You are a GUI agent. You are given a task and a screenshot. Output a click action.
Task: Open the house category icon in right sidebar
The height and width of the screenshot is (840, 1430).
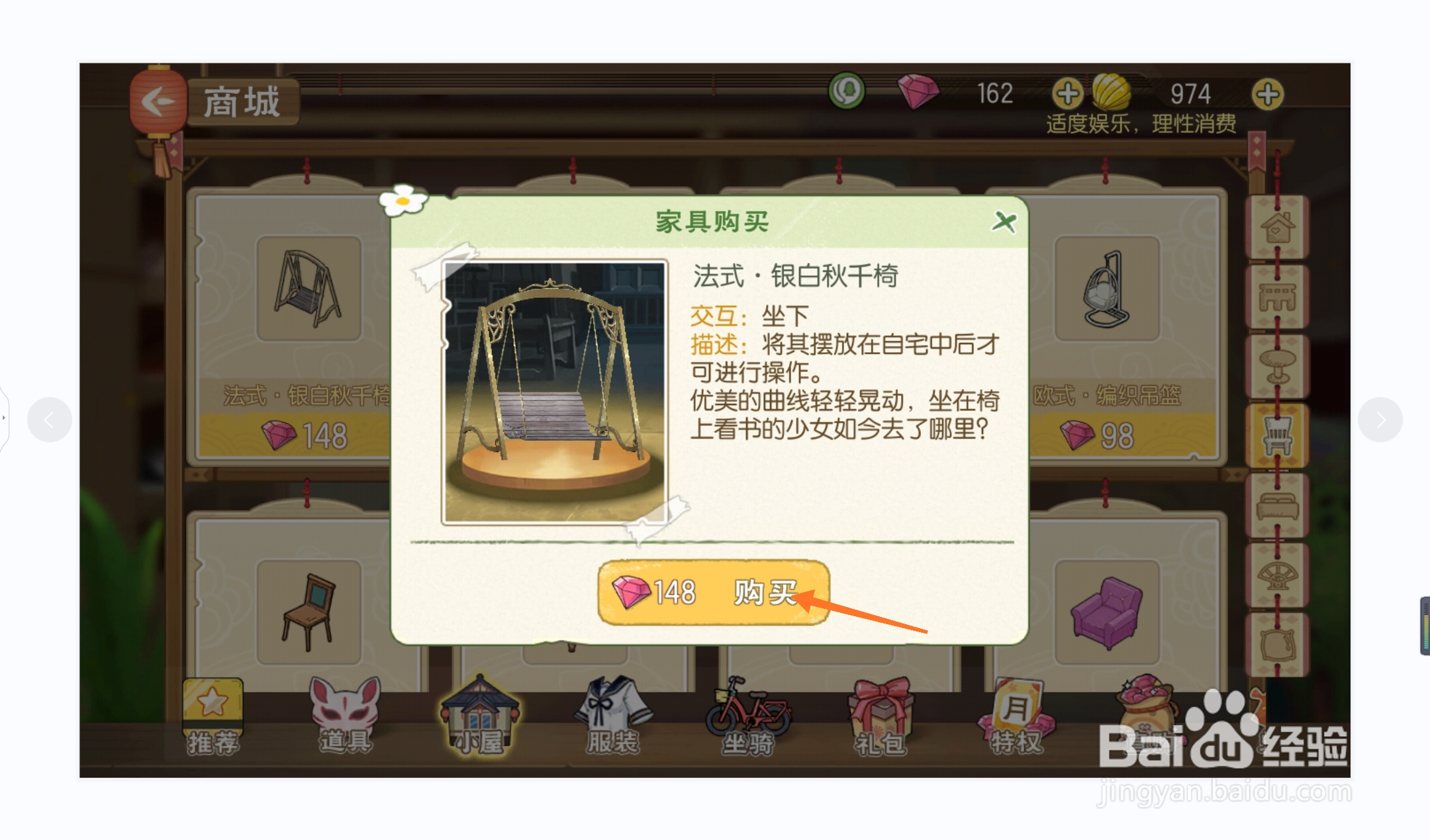1278,229
